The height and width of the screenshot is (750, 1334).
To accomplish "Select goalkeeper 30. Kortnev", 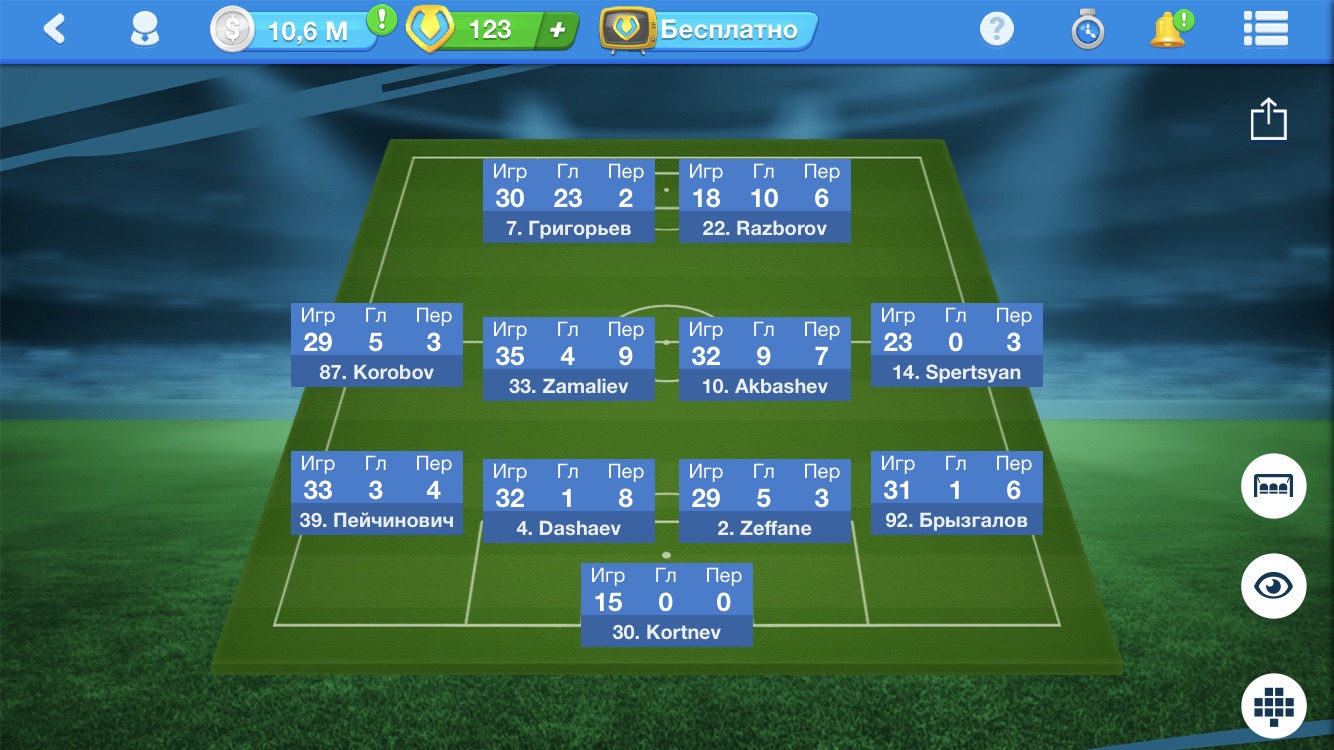I will pos(666,604).
